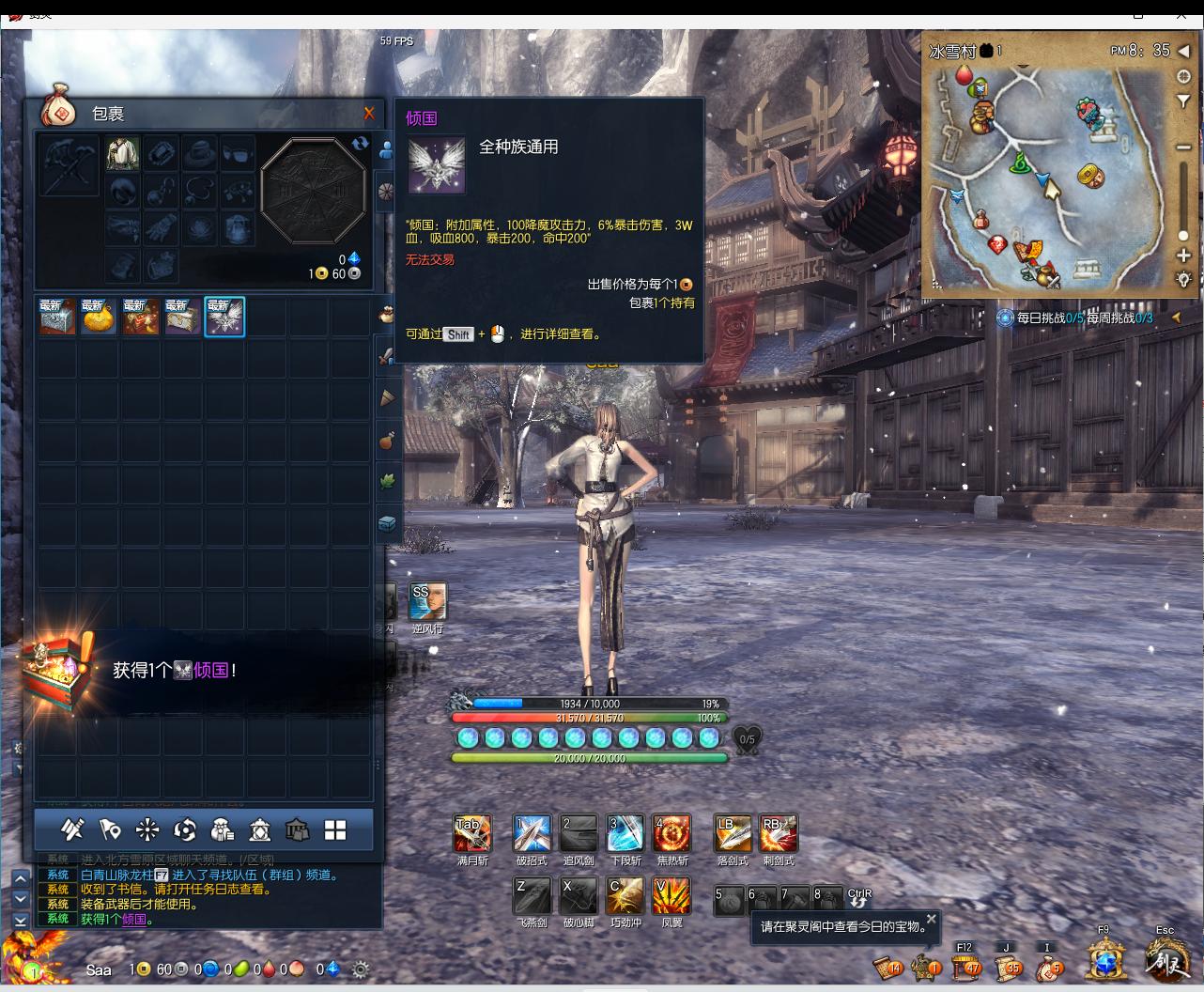The image size is (1204, 992).
Task: Click the refresh arrows above the octagon
Action: 360,143
